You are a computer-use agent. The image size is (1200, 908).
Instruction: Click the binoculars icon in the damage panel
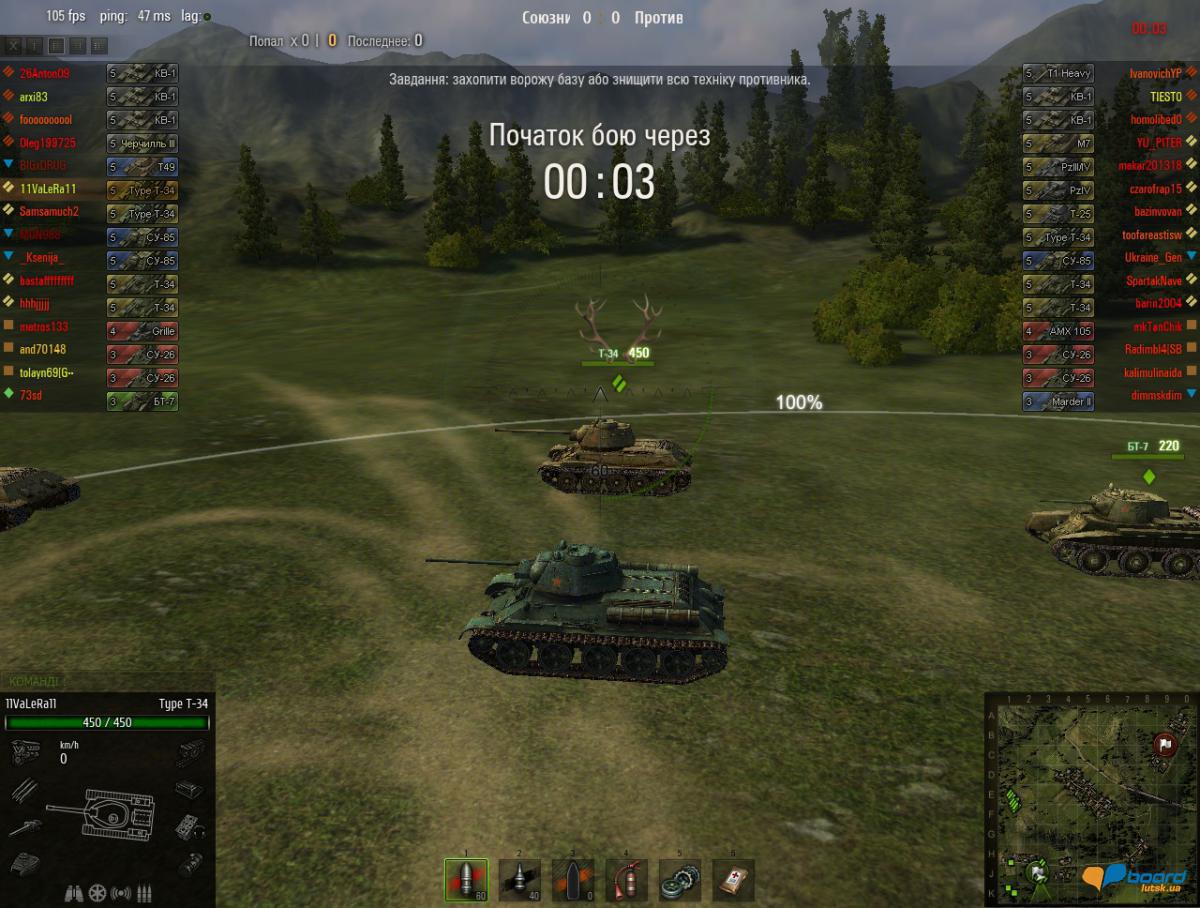tap(73, 893)
